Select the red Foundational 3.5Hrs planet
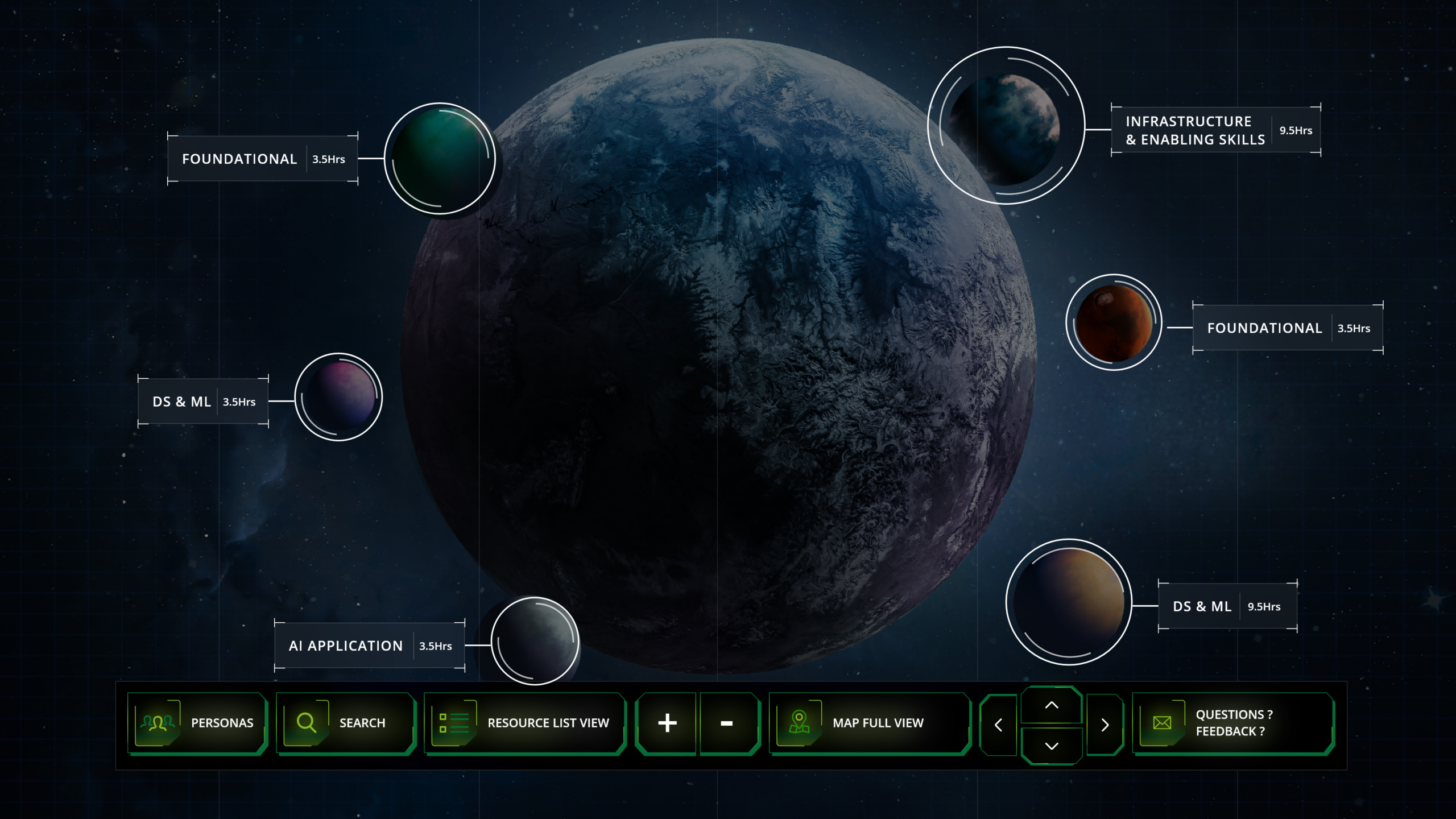The height and width of the screenshot is (819, 1456). [1114, 323]
